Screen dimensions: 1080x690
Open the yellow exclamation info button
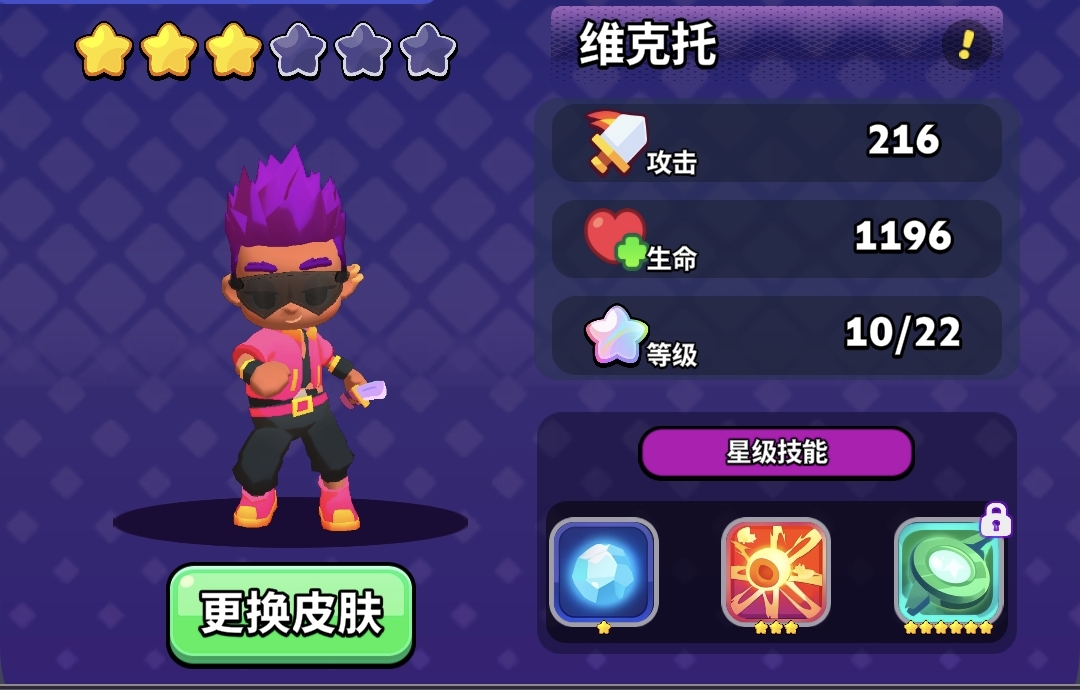[x=966, y=45]
